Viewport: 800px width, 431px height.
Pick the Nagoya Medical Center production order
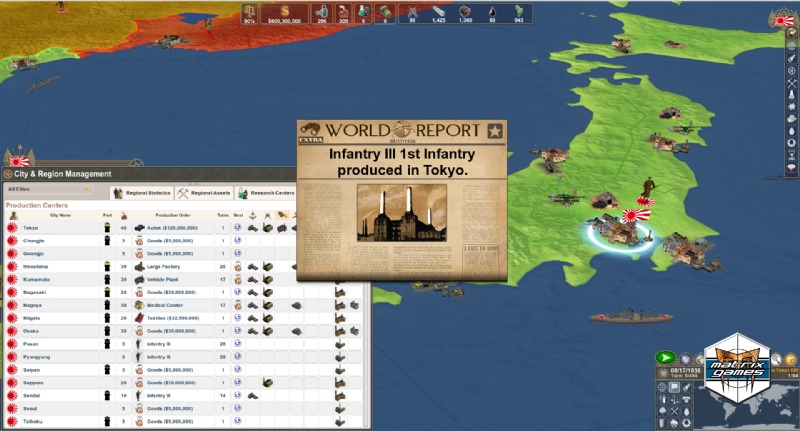(x=168, y=305)
